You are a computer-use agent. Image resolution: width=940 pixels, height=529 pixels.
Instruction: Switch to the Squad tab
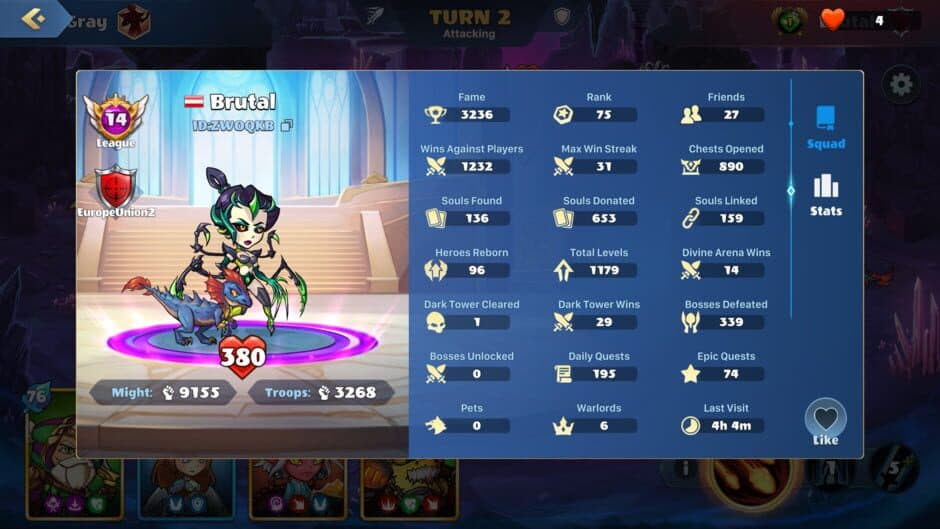click(826, 127)
